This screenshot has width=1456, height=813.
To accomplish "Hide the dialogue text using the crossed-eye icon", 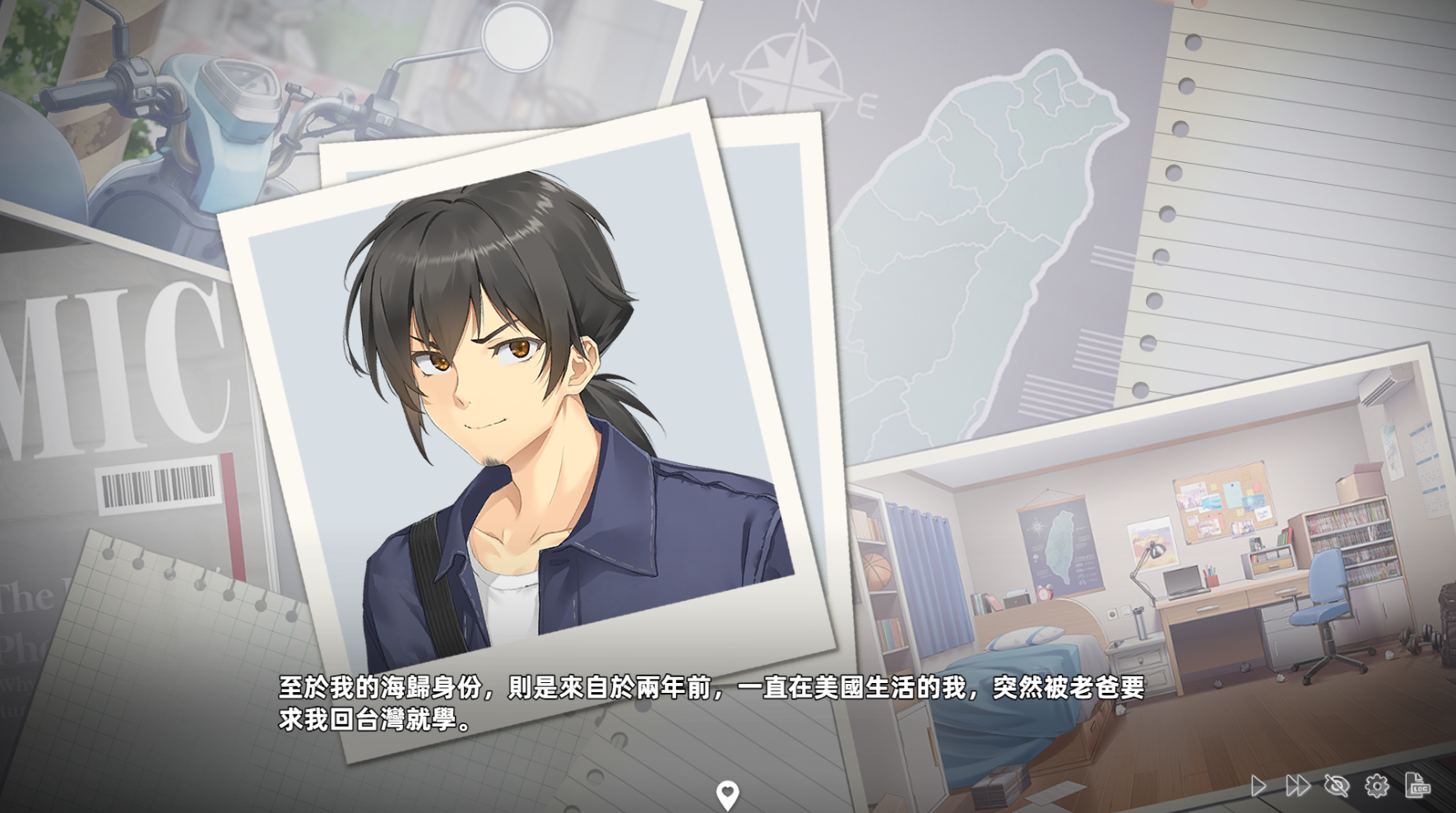I will (x=1337, y=786).
